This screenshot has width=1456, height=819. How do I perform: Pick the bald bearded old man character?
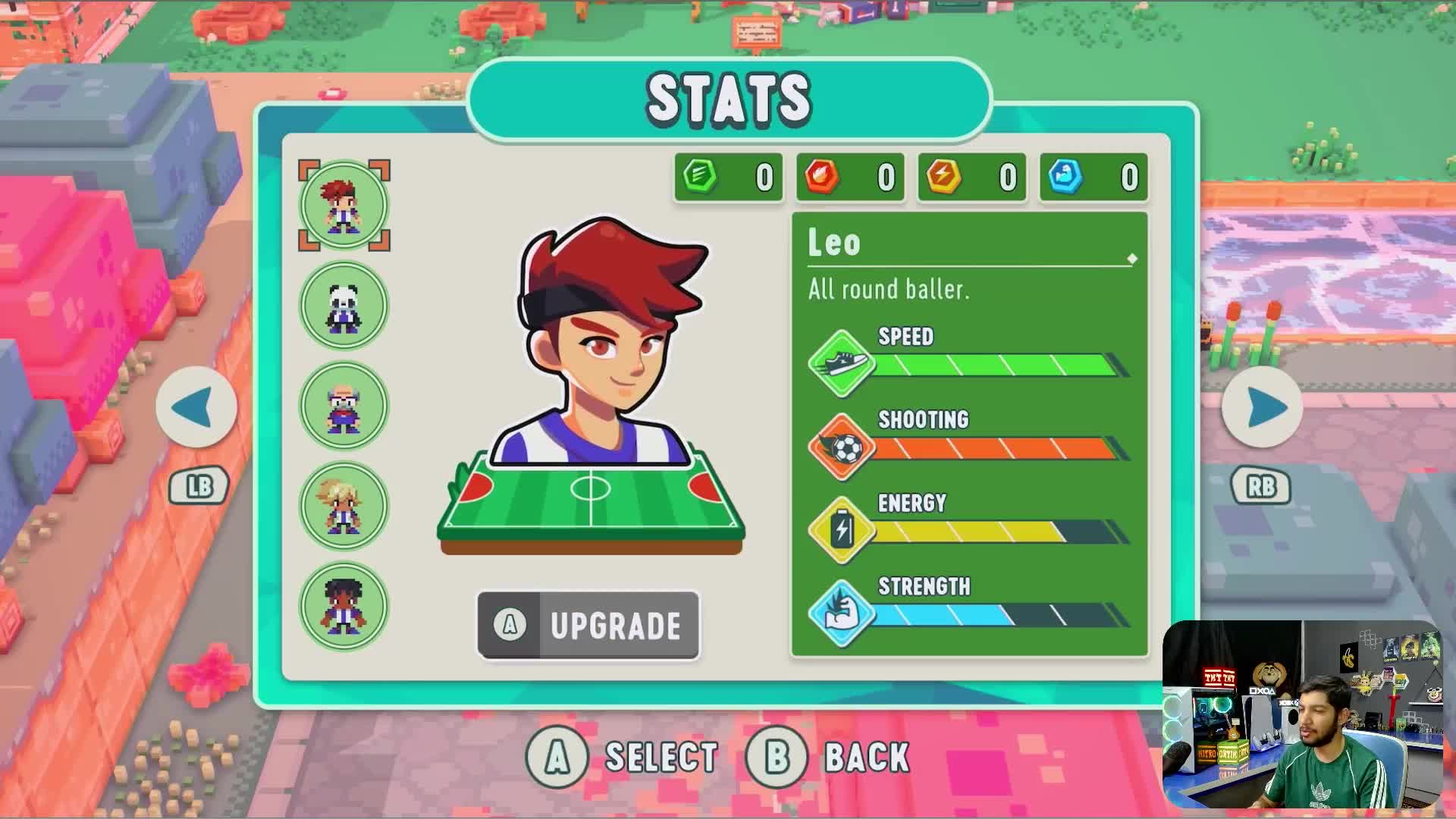coord(344,406)
